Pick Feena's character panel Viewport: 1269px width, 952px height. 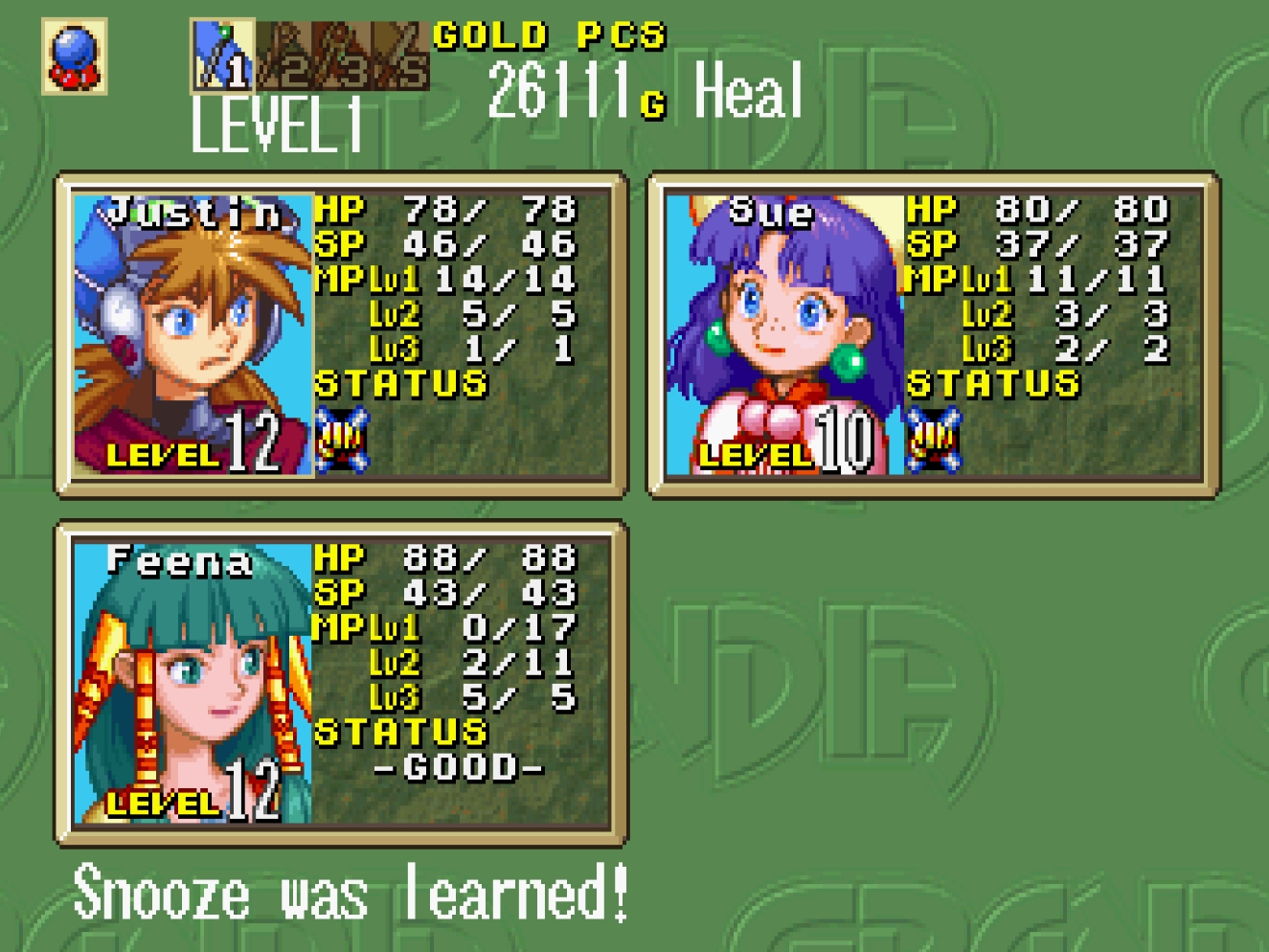point(341,684)
